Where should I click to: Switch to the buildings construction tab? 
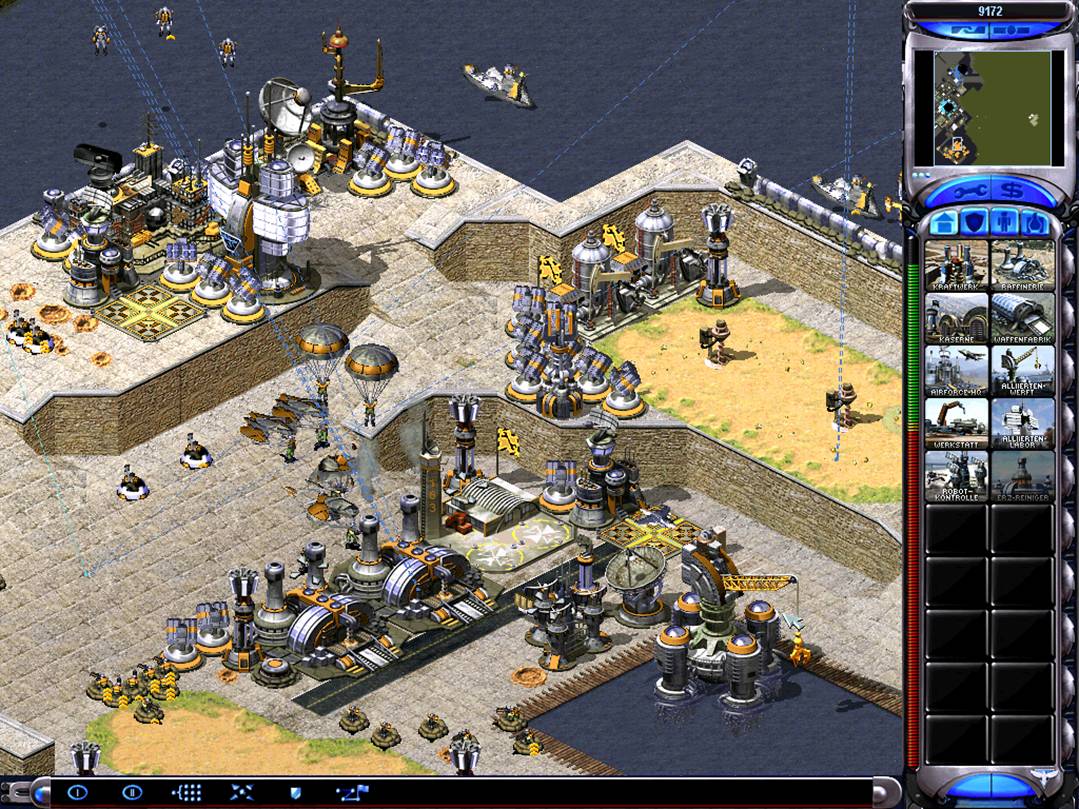click(944, 222)
